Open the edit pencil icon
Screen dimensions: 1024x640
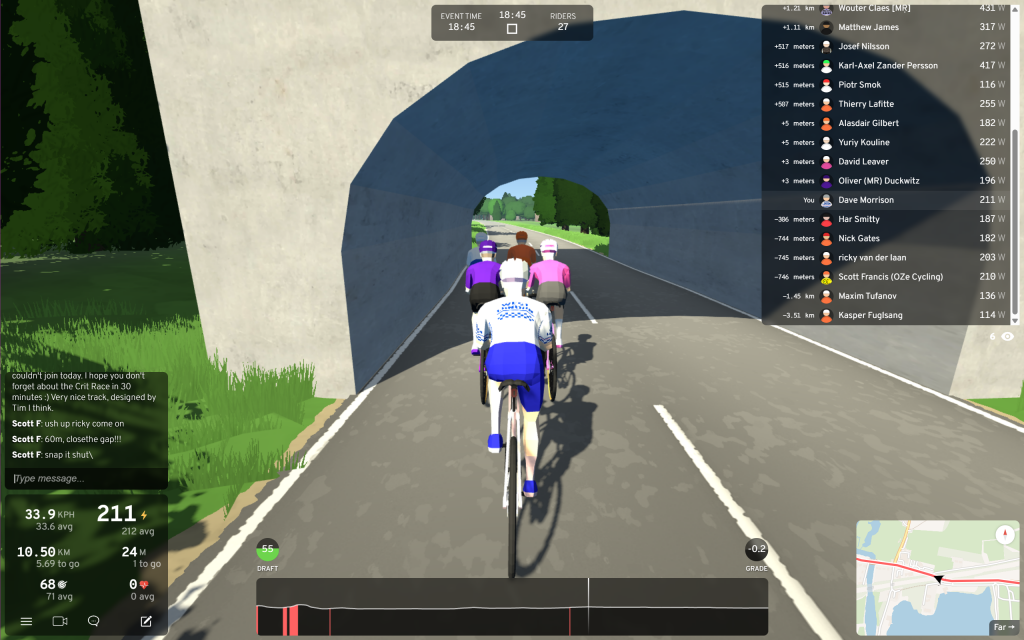[146, 621]
